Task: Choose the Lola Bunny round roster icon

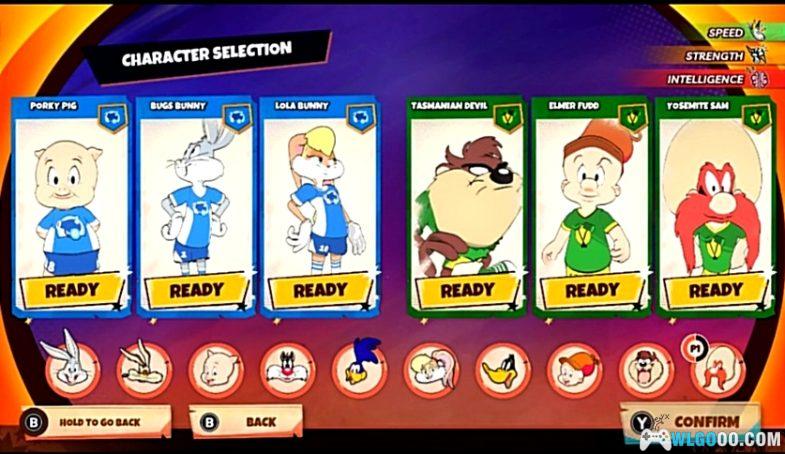Action: click(431, 369)
